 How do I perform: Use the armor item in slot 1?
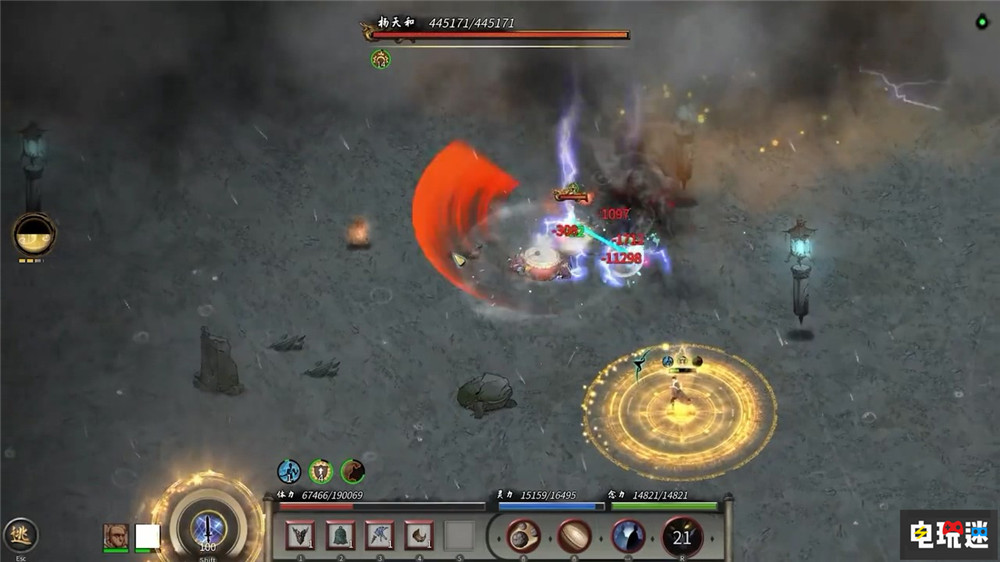300,536
